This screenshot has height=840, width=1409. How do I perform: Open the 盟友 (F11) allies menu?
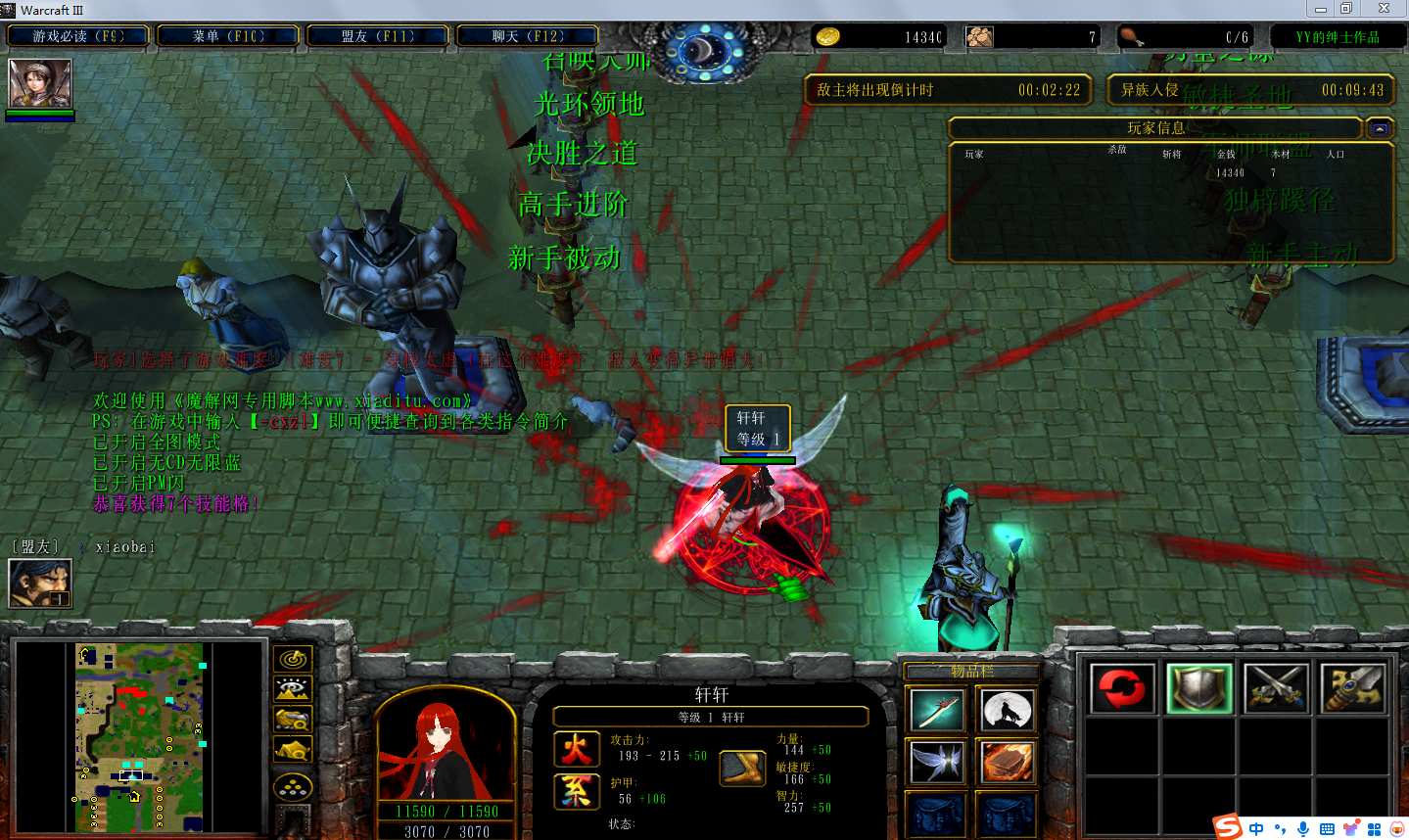pyautogui.click(x=378, y=36)
